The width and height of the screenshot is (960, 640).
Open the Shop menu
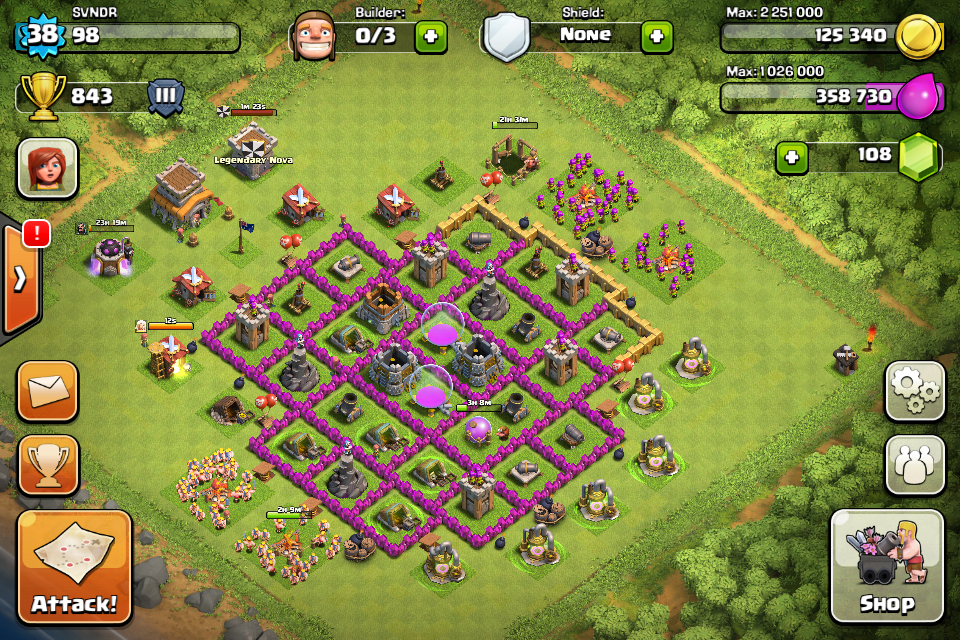(886, 566)
